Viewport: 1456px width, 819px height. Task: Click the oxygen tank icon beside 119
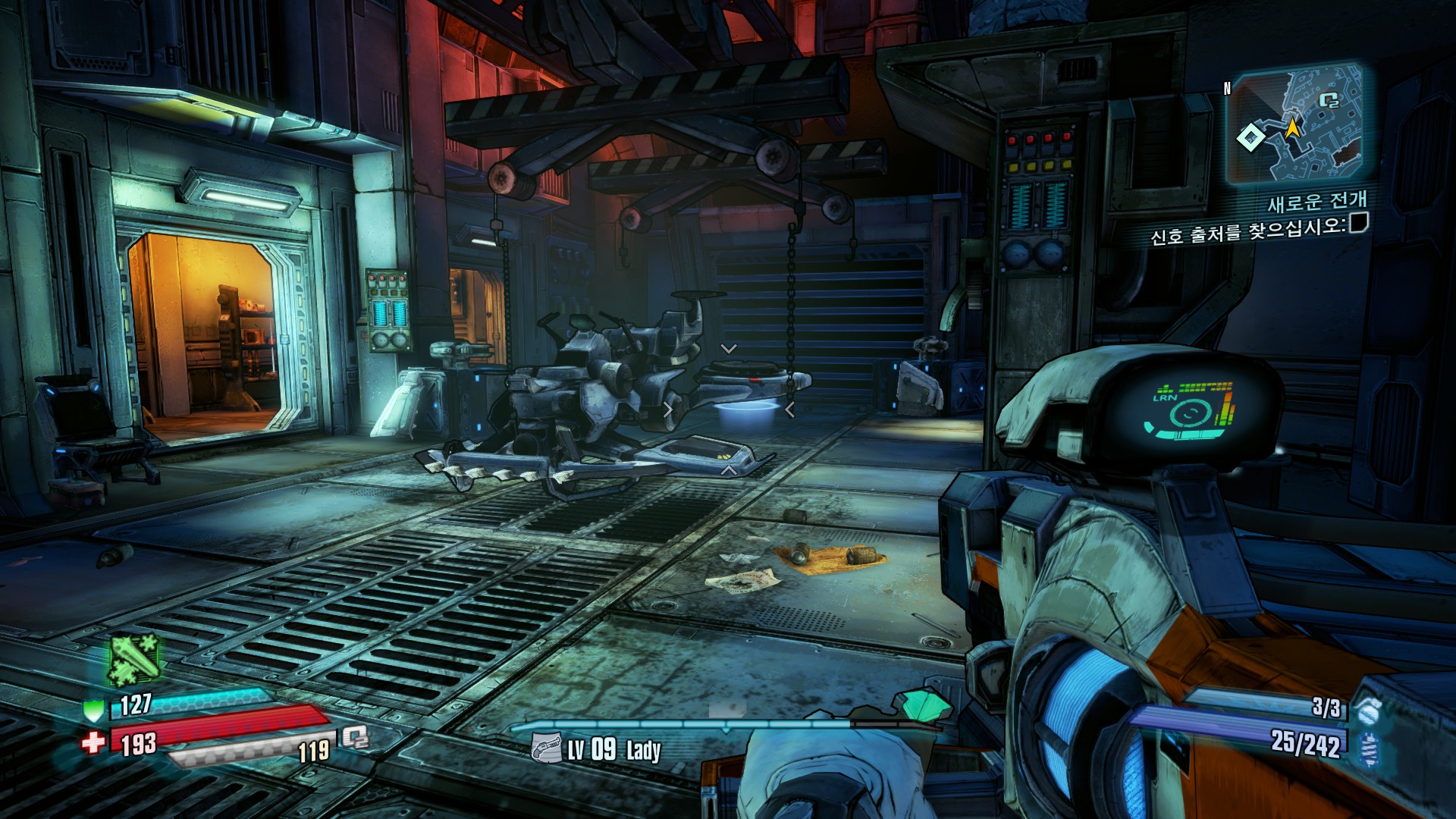click(x=354, y=736)
